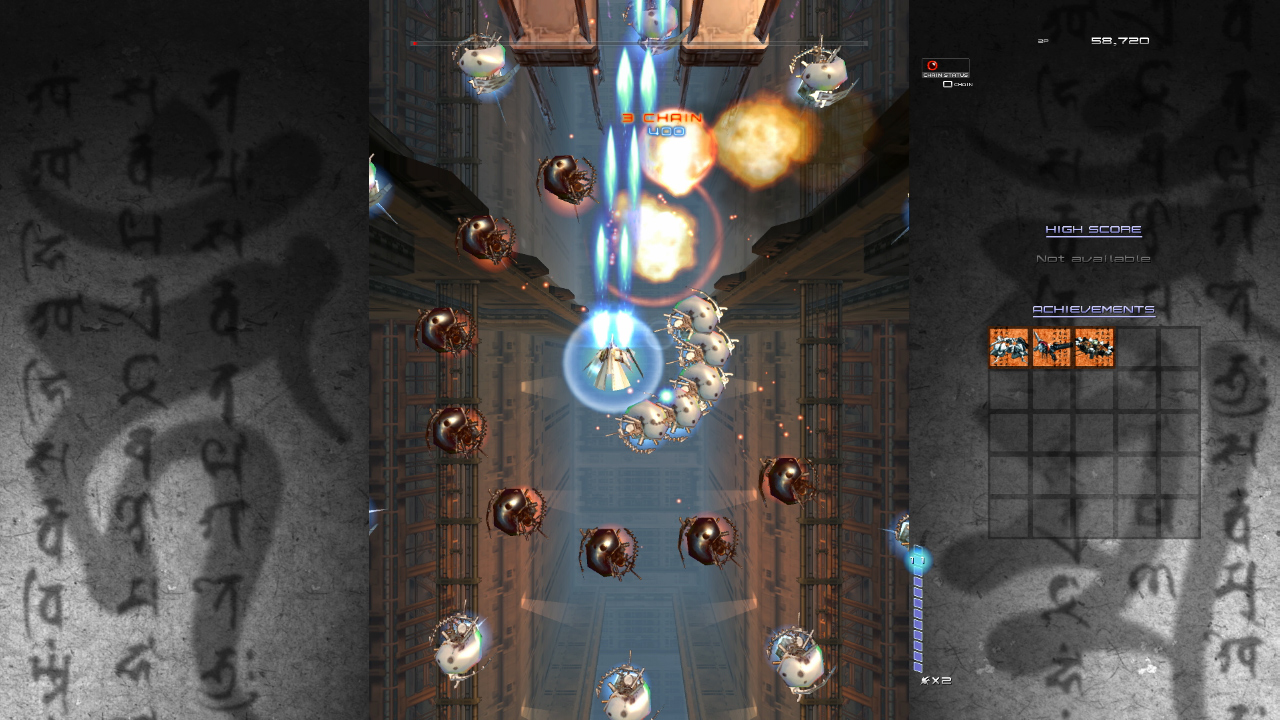Select the second achievement icon showing the dark ship
The image size is (1280, 720).
1051,348
